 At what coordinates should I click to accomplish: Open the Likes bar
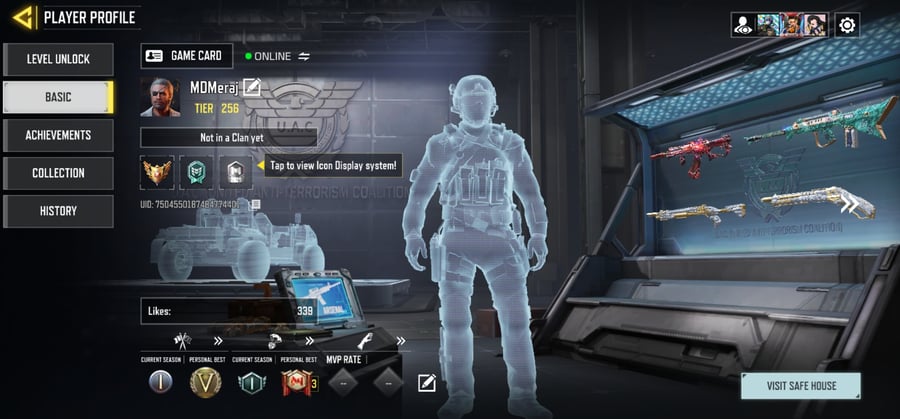(x=230, y=311)
